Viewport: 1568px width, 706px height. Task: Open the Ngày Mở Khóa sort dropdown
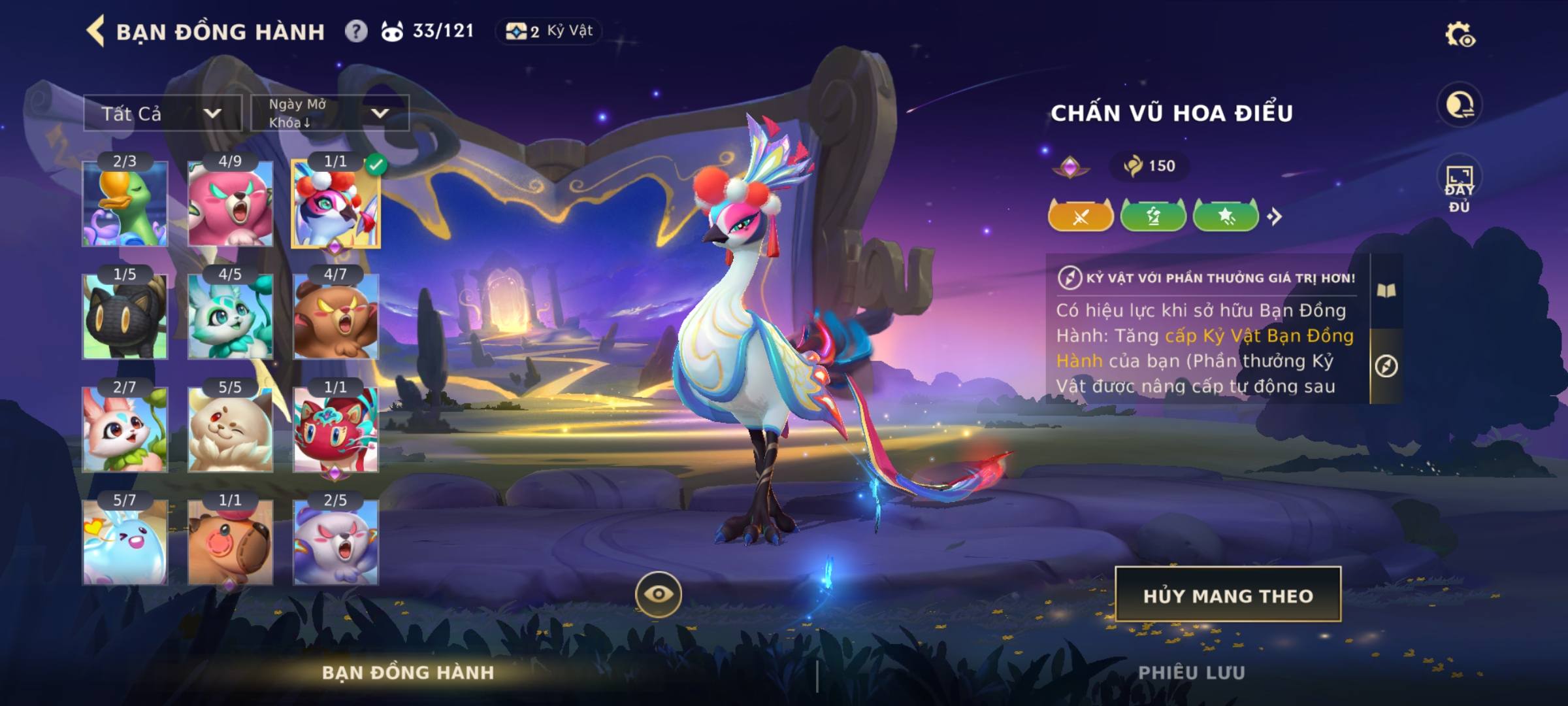coord(330,113)
